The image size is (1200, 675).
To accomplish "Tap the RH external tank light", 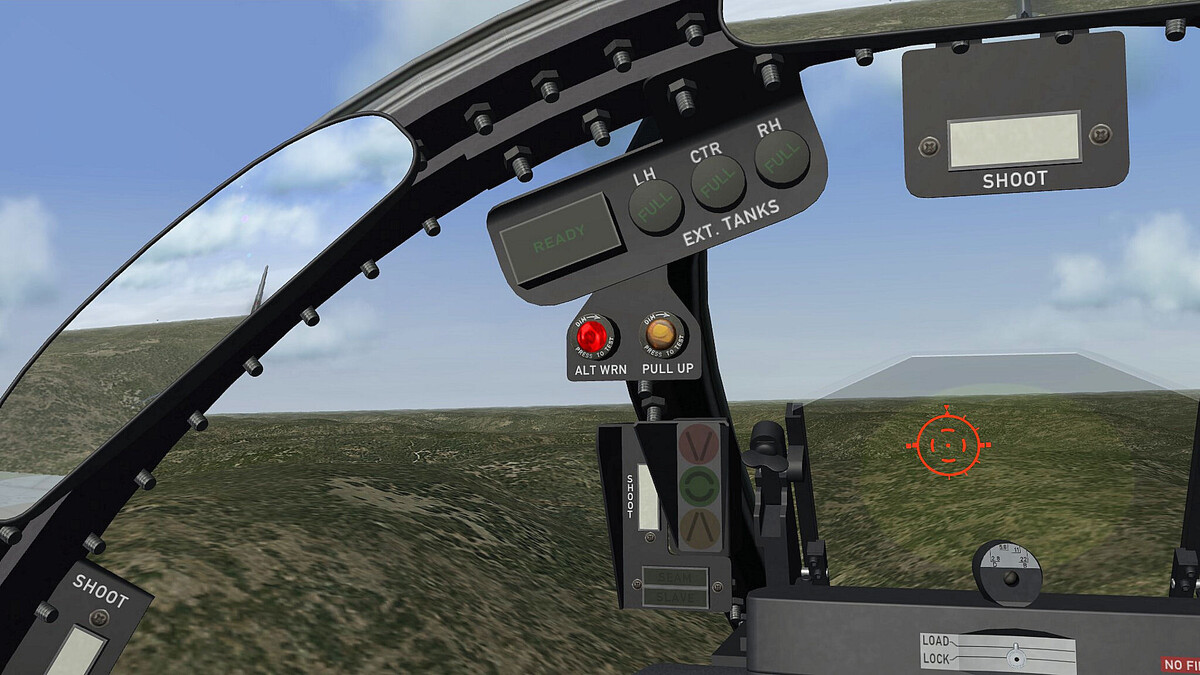I will [782, 158].
